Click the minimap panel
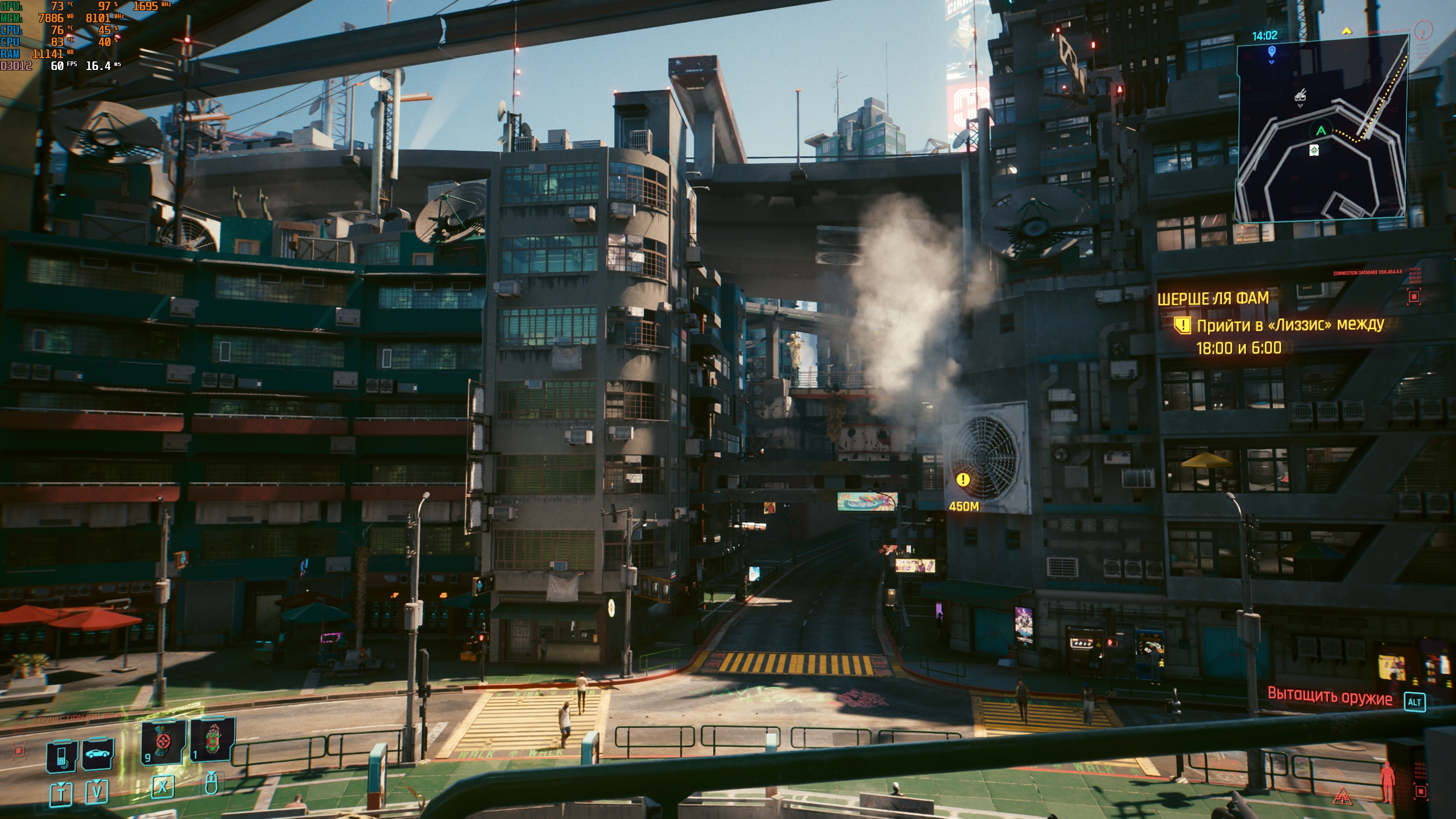Image resolution: width=1456 pixels, height=819 pixels. 1321,128
